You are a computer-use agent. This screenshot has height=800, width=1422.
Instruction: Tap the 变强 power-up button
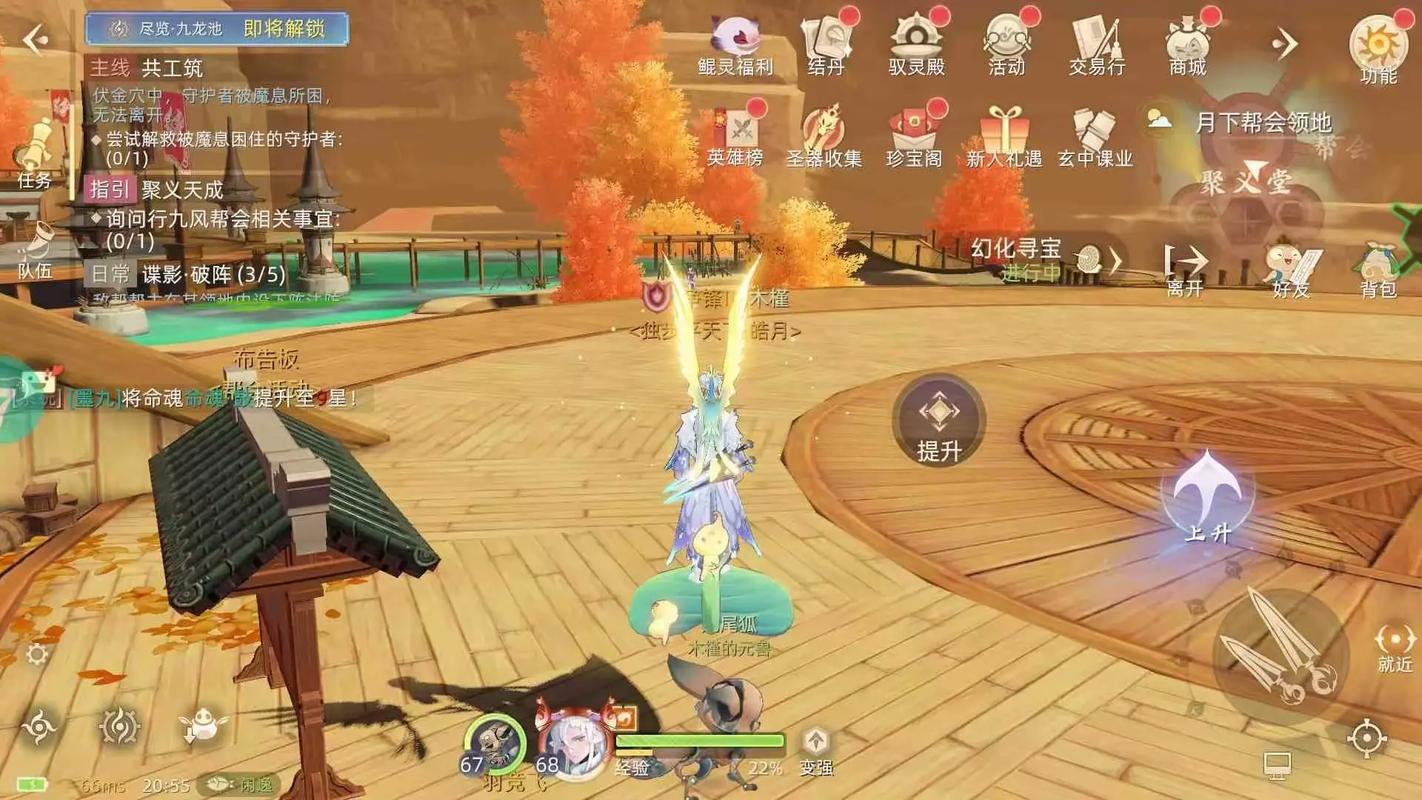pyautogui.click(x=816, y=750)
